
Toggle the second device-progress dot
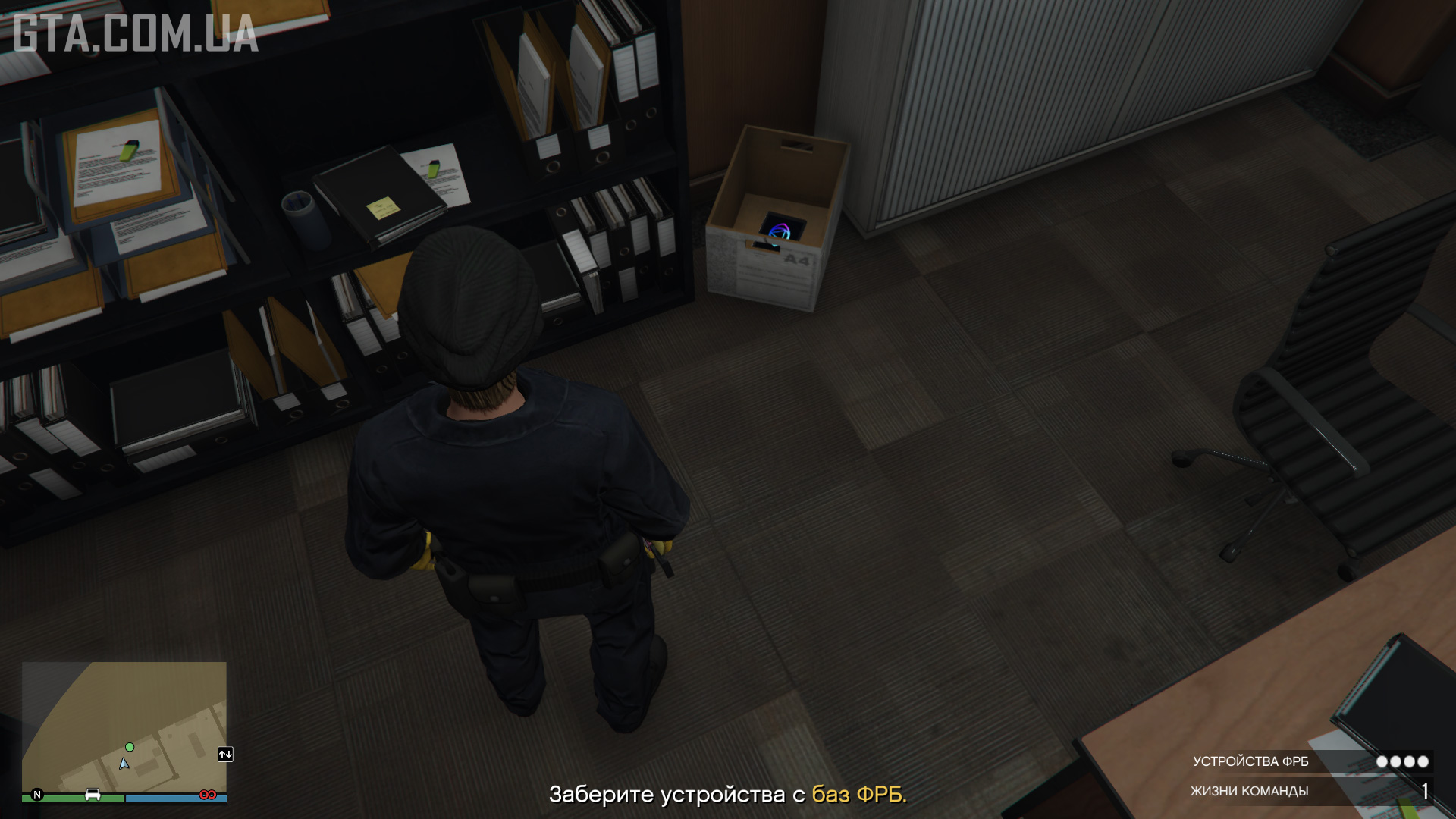(x=1395, y=762)
